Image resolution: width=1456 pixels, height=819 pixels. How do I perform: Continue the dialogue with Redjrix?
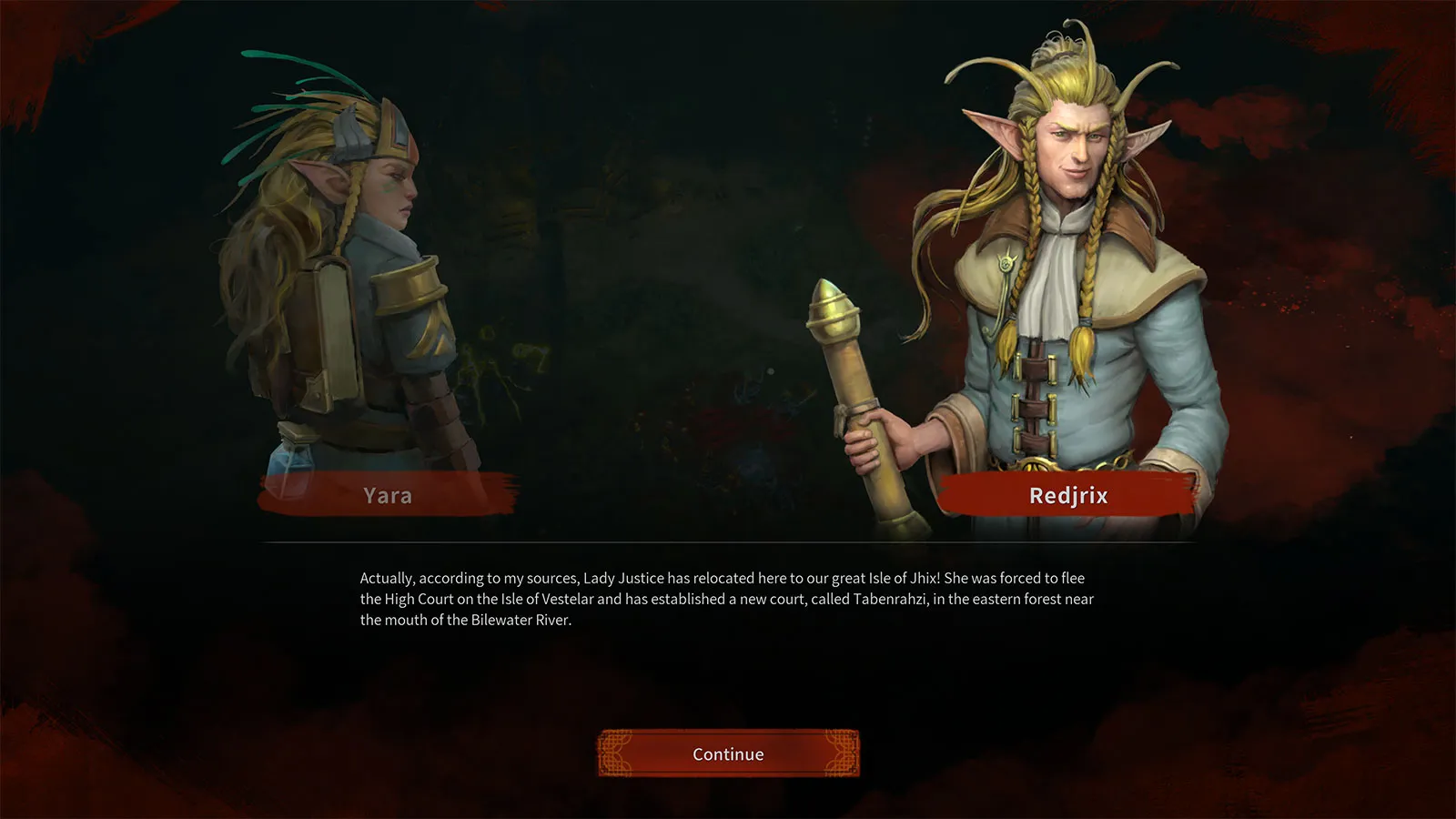[728, 753]
